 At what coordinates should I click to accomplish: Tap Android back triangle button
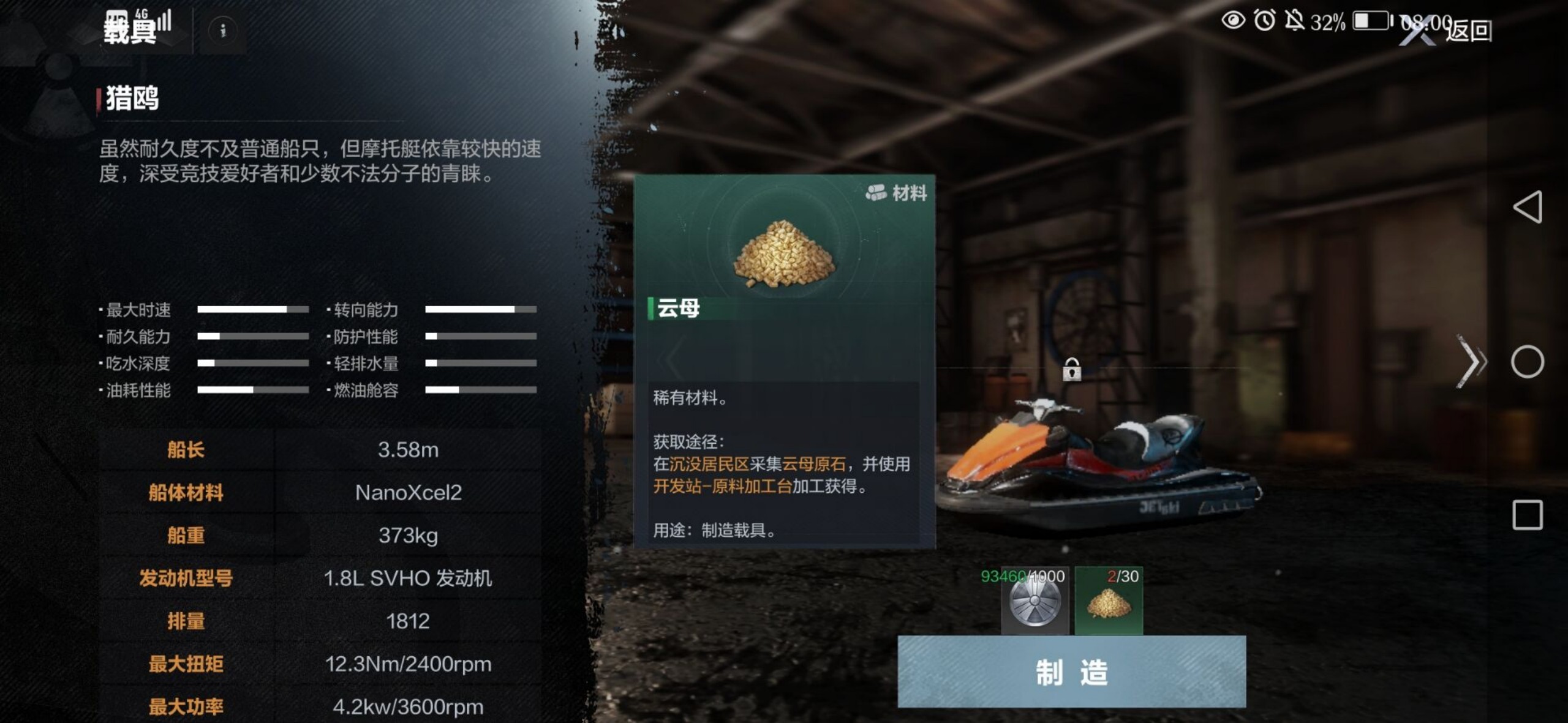(1527, 207)
